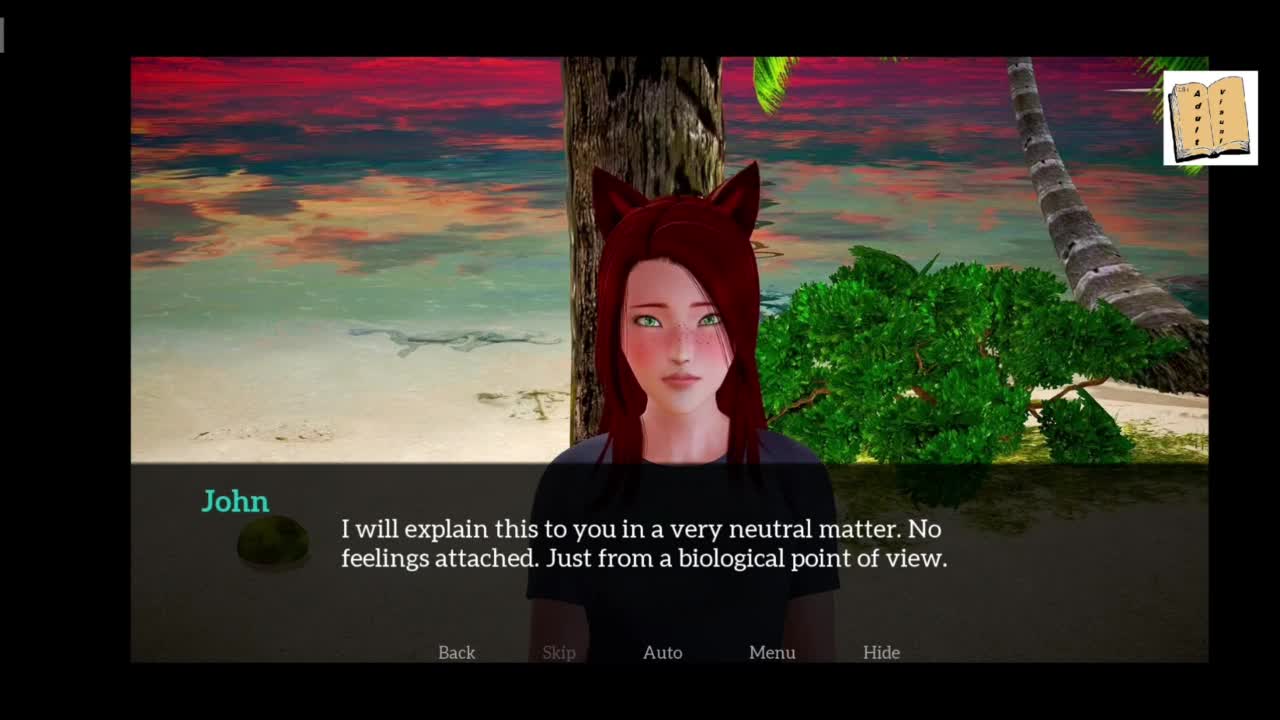The width and height of the screenshot is (1280, 720).
Task: Open the game Menu
Action: [x=772, y=652]
